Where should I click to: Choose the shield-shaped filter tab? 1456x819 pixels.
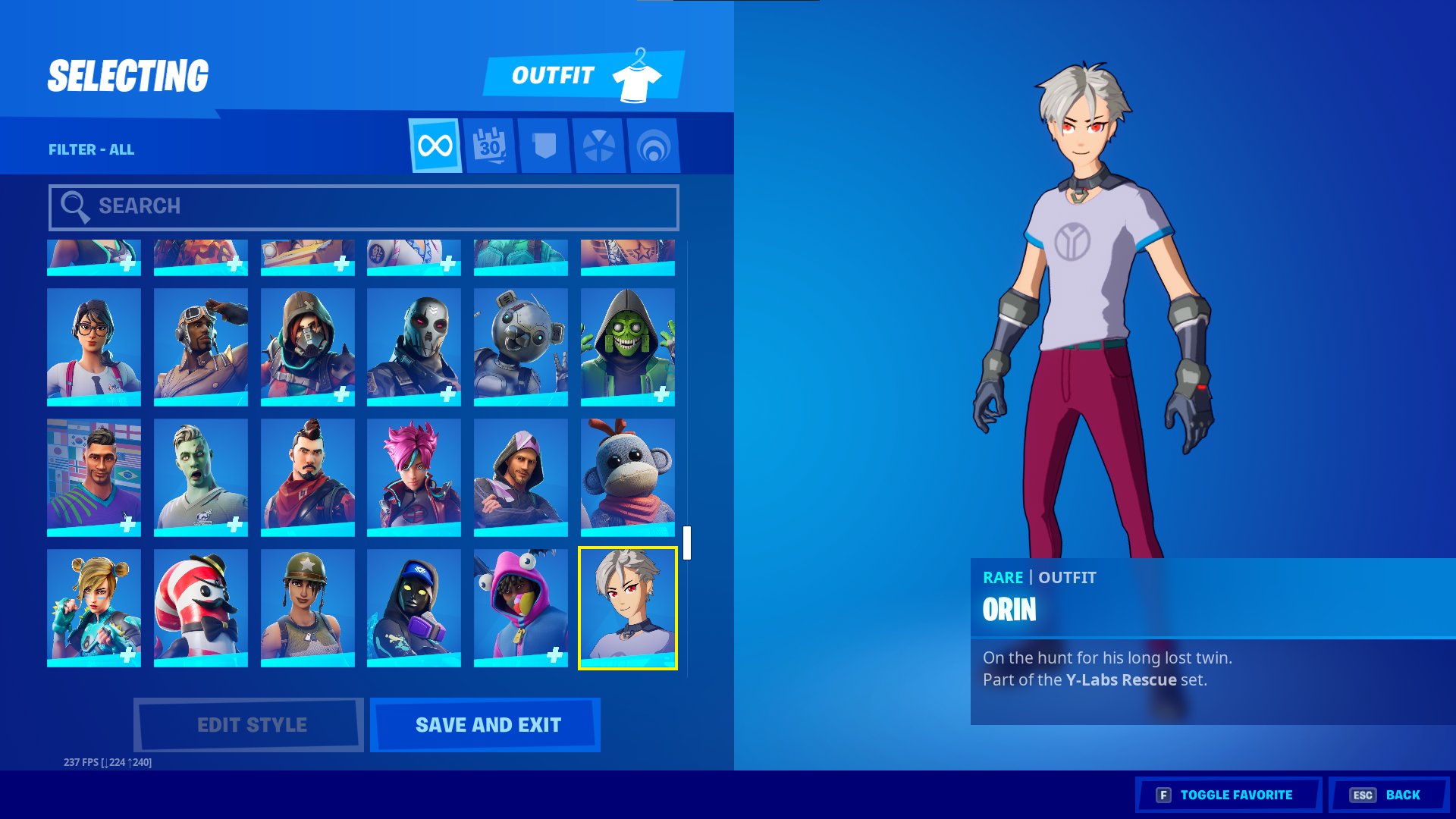pos(544,146)
